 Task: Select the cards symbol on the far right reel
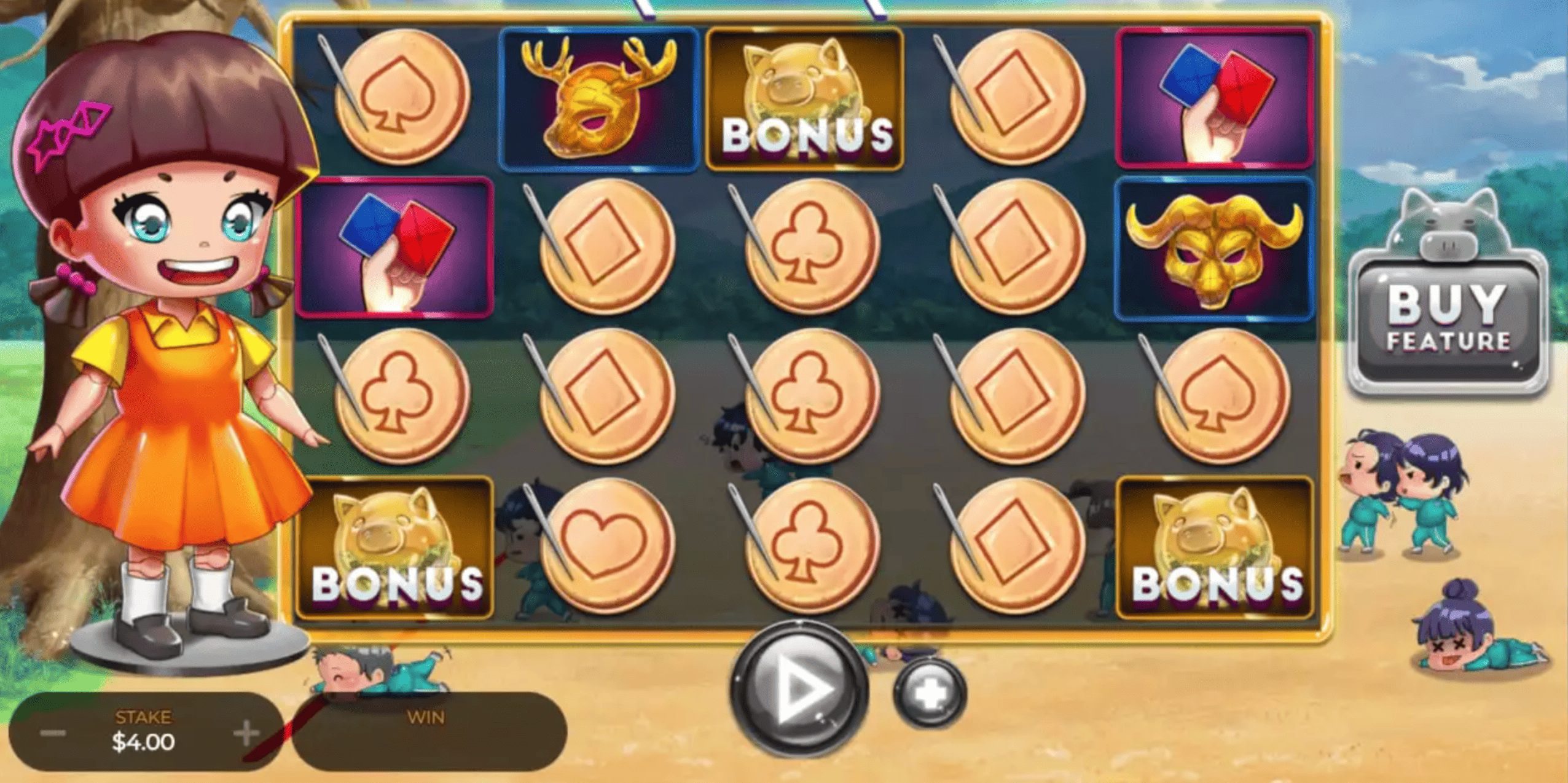1213,98
